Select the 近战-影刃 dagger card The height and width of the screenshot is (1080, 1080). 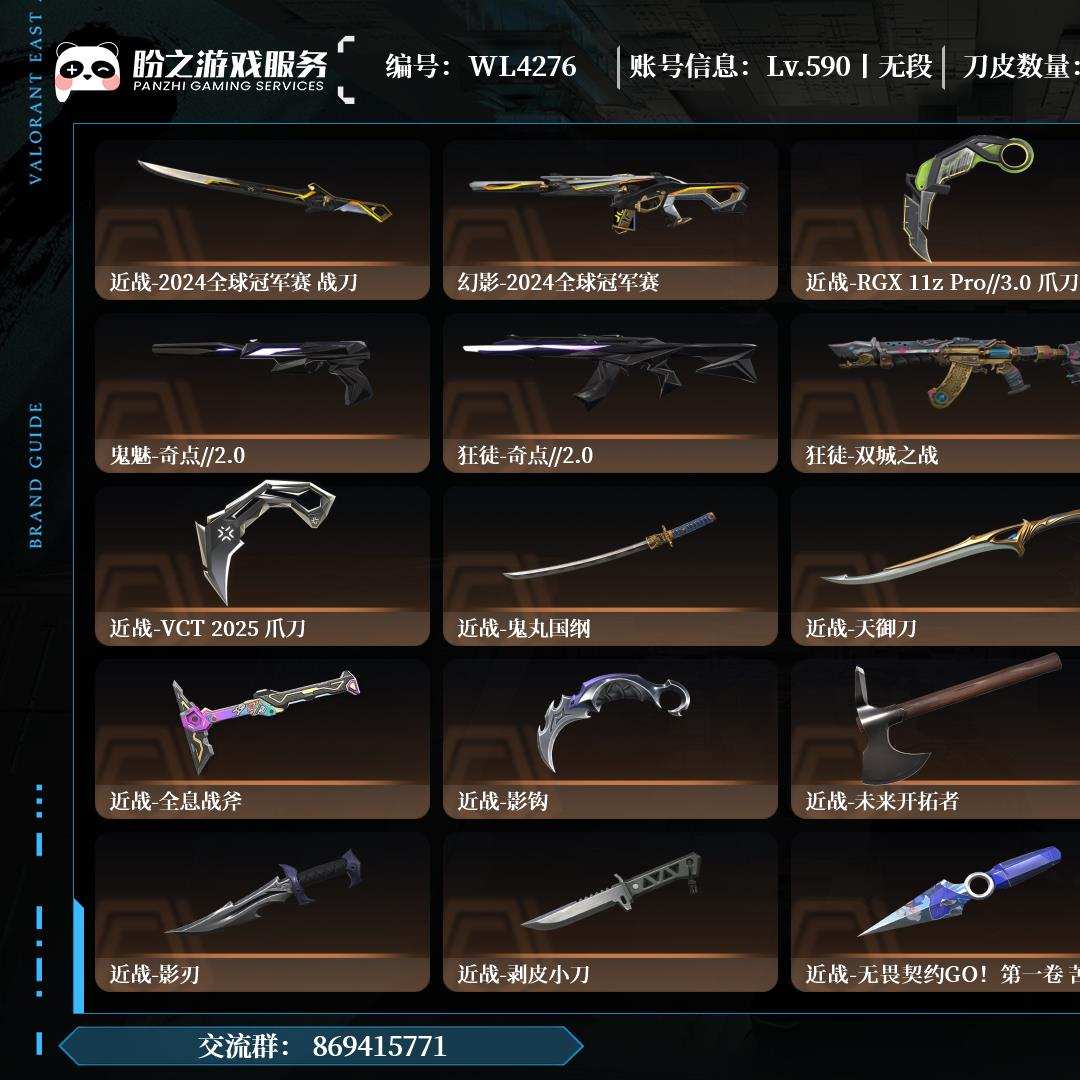tap(262, 912)
